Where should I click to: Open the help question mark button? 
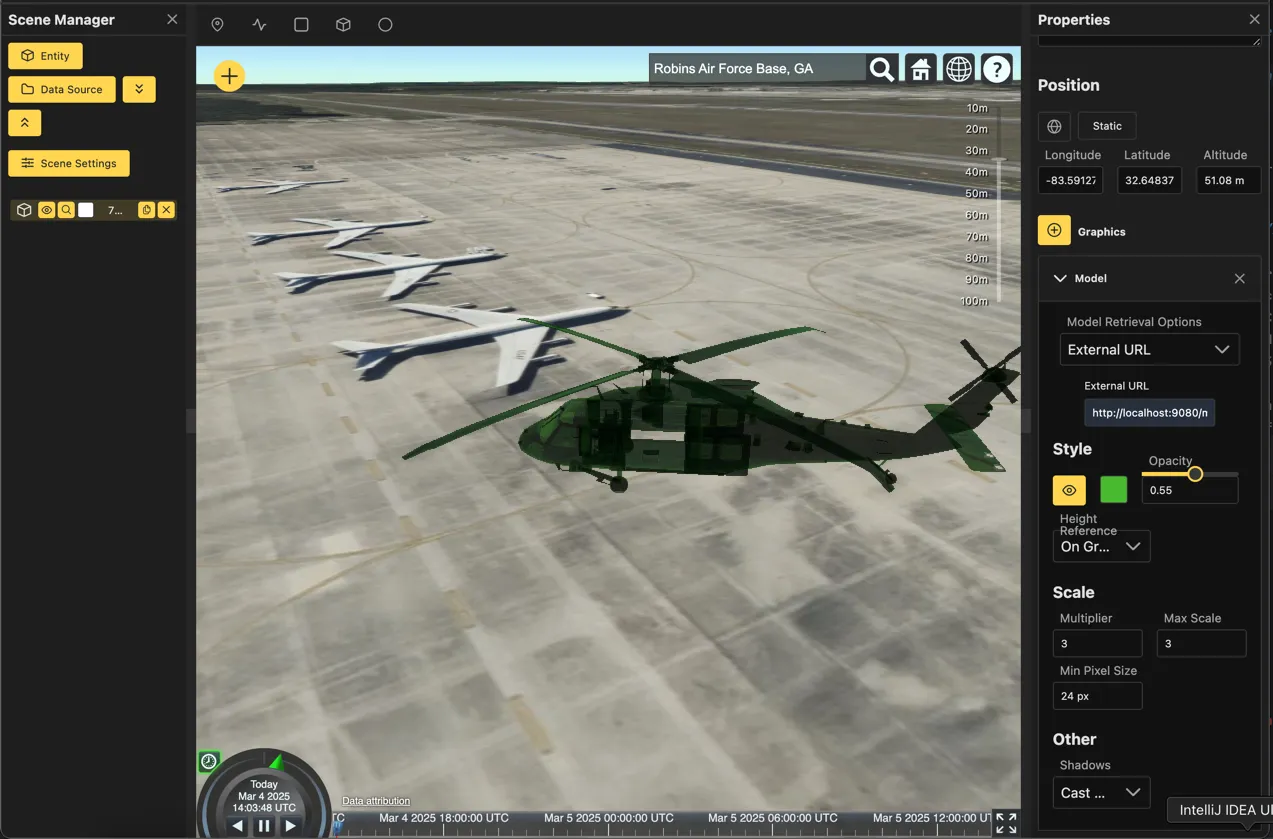pyautogui.click(x=996, y=69)
